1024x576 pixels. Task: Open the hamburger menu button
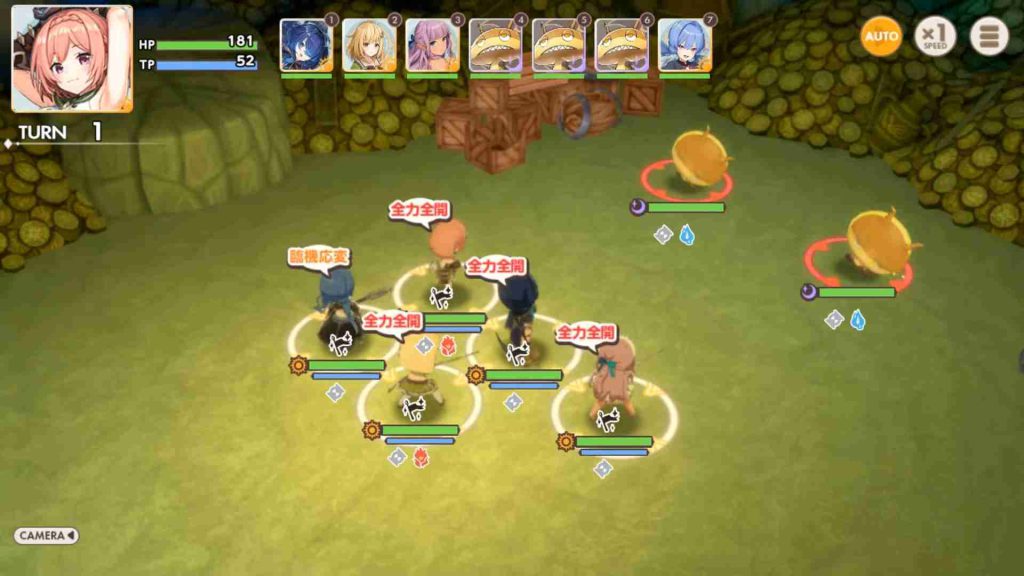989,37
